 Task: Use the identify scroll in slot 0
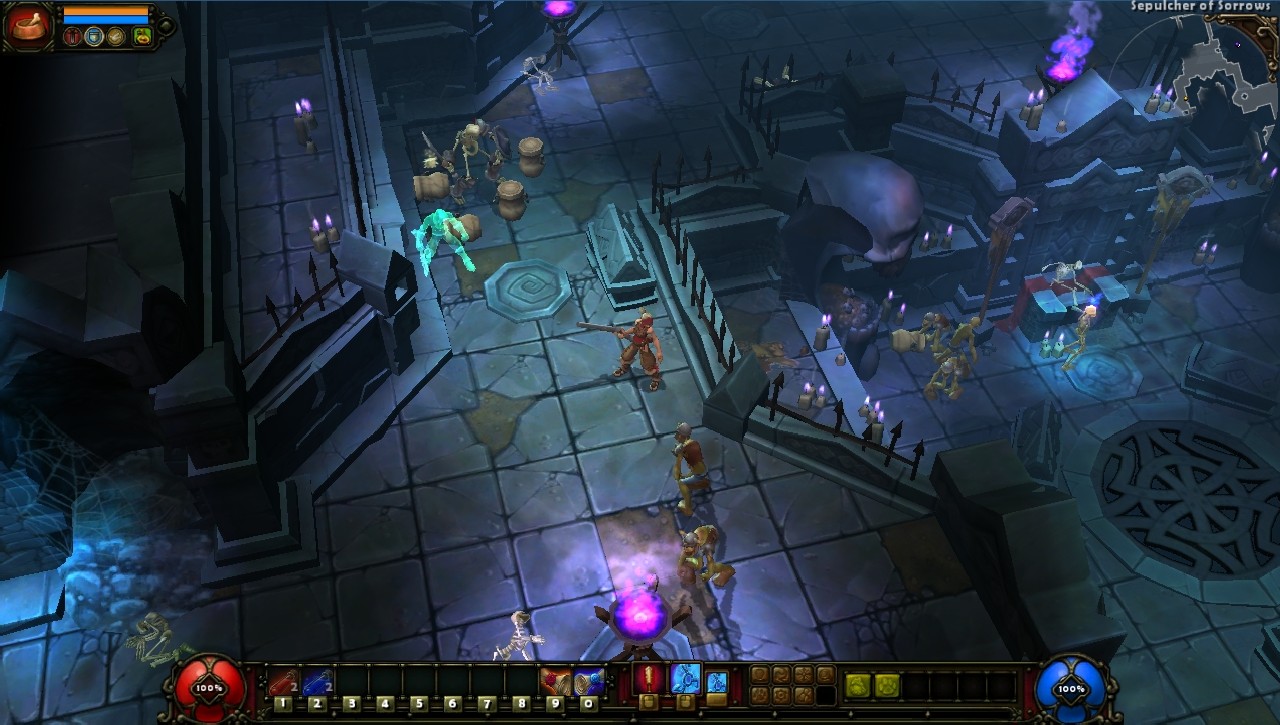tap(588, 682)
